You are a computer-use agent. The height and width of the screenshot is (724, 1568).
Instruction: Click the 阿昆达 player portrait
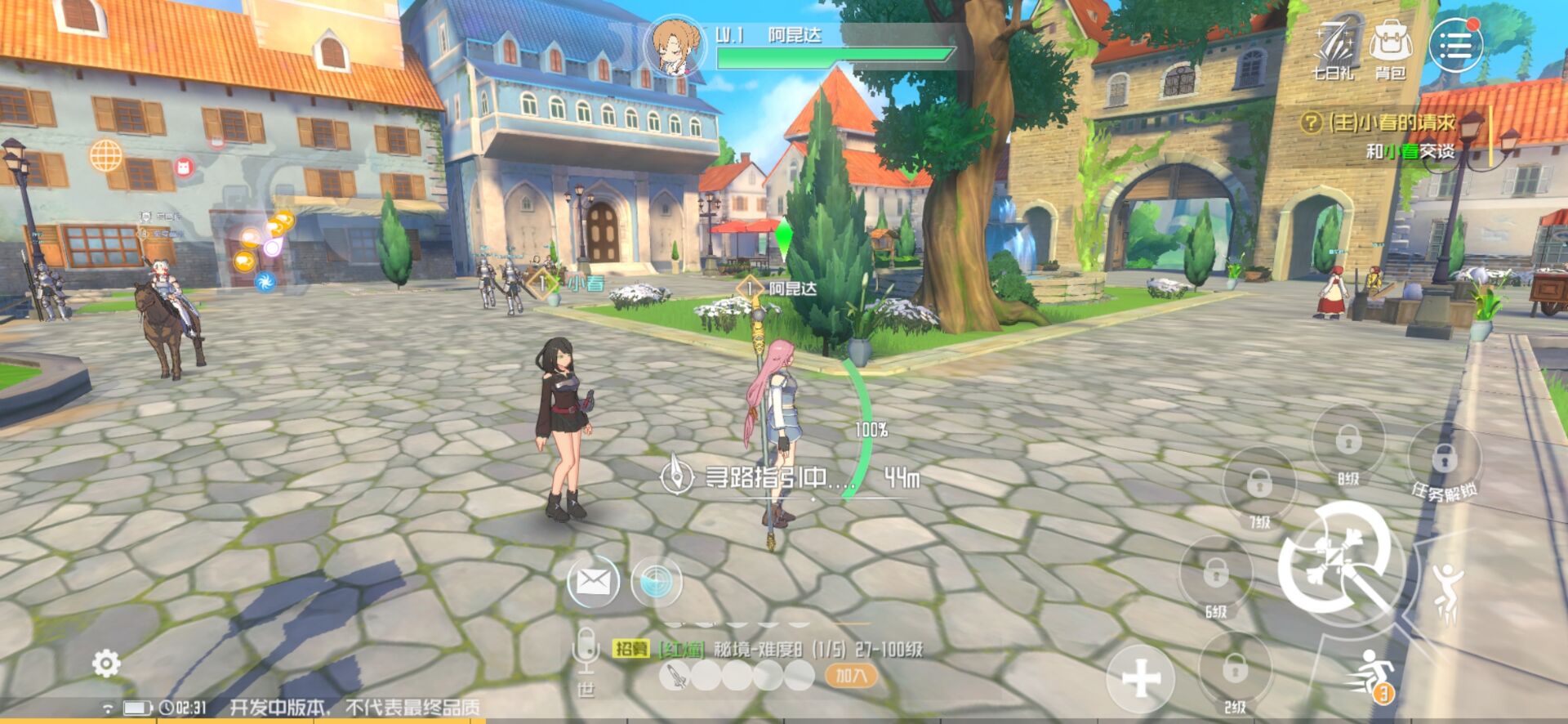[675, 46]
